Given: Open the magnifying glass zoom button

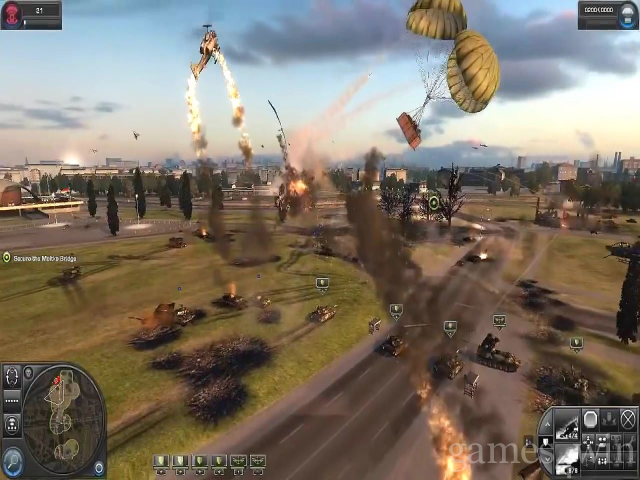Looking at the screenshot, I should point(13,460).
